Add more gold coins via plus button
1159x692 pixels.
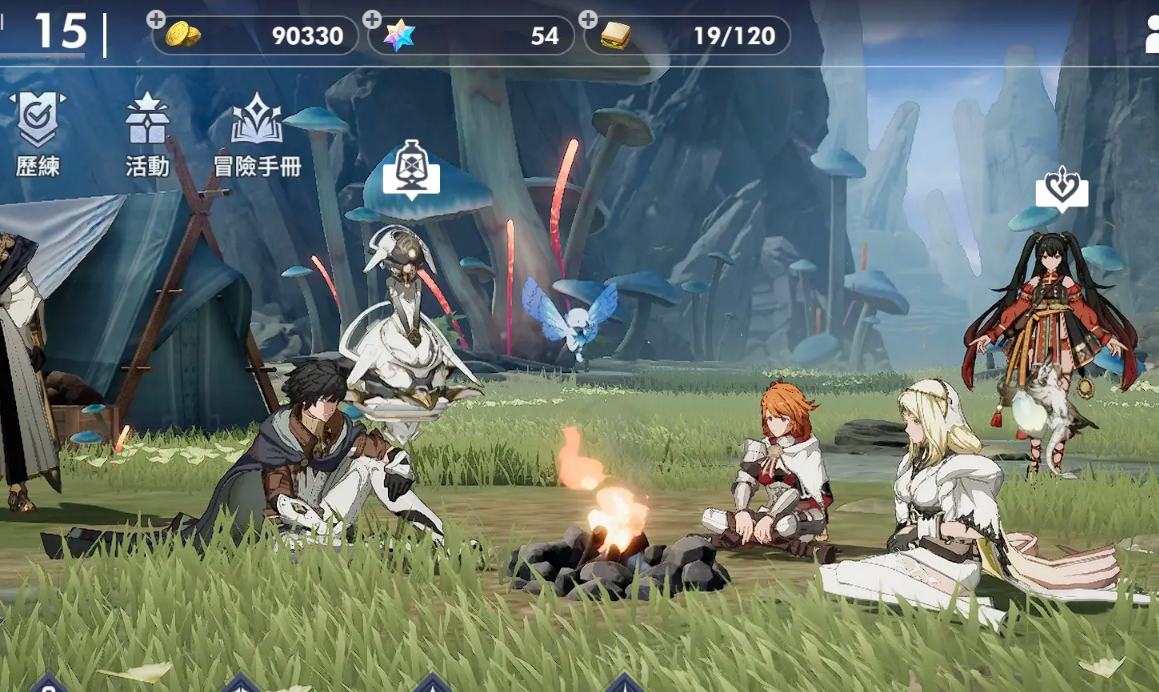tap(156, 20)
